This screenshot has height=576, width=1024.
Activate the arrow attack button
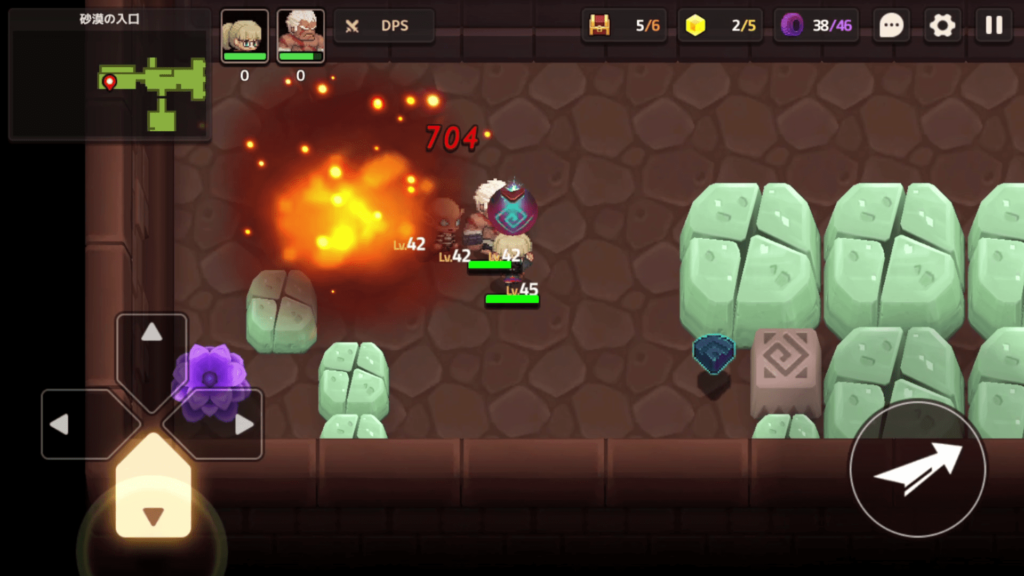coord(918,469)
